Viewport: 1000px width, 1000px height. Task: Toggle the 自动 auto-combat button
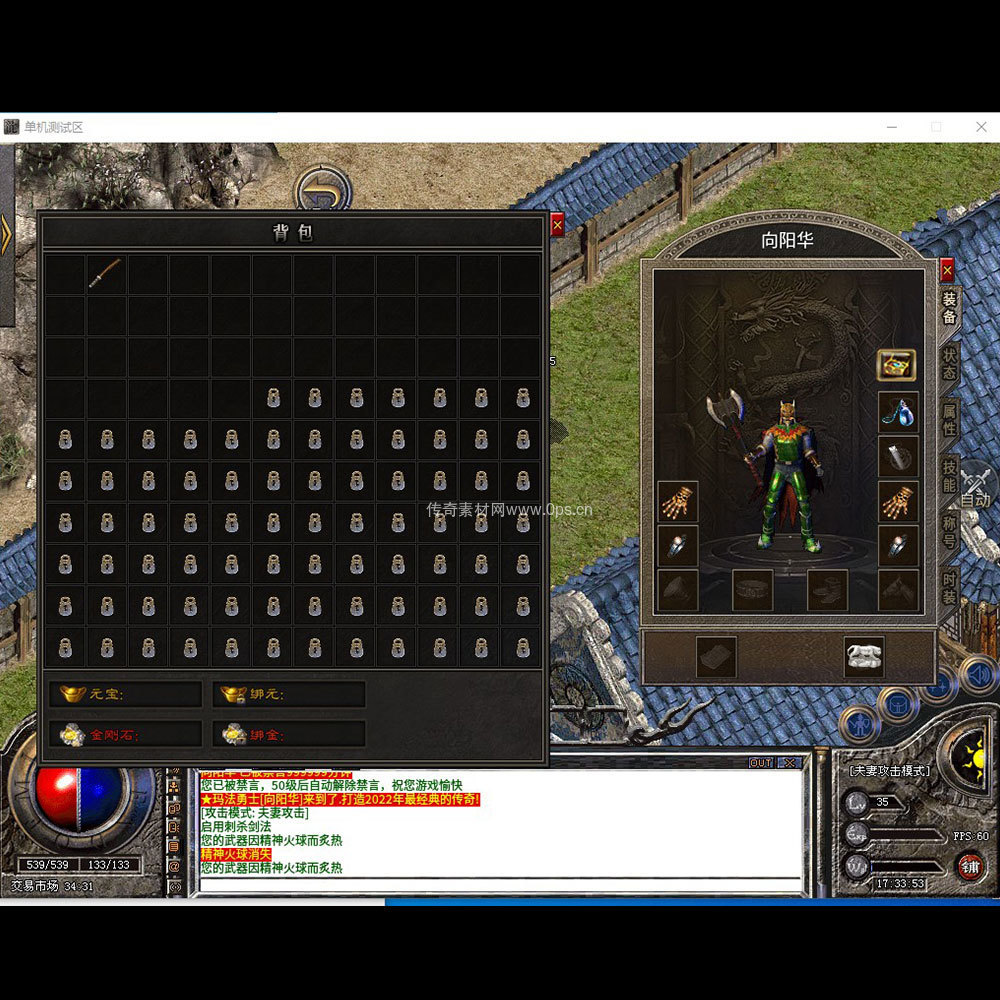pyautogui.click(x=974, y=489)
